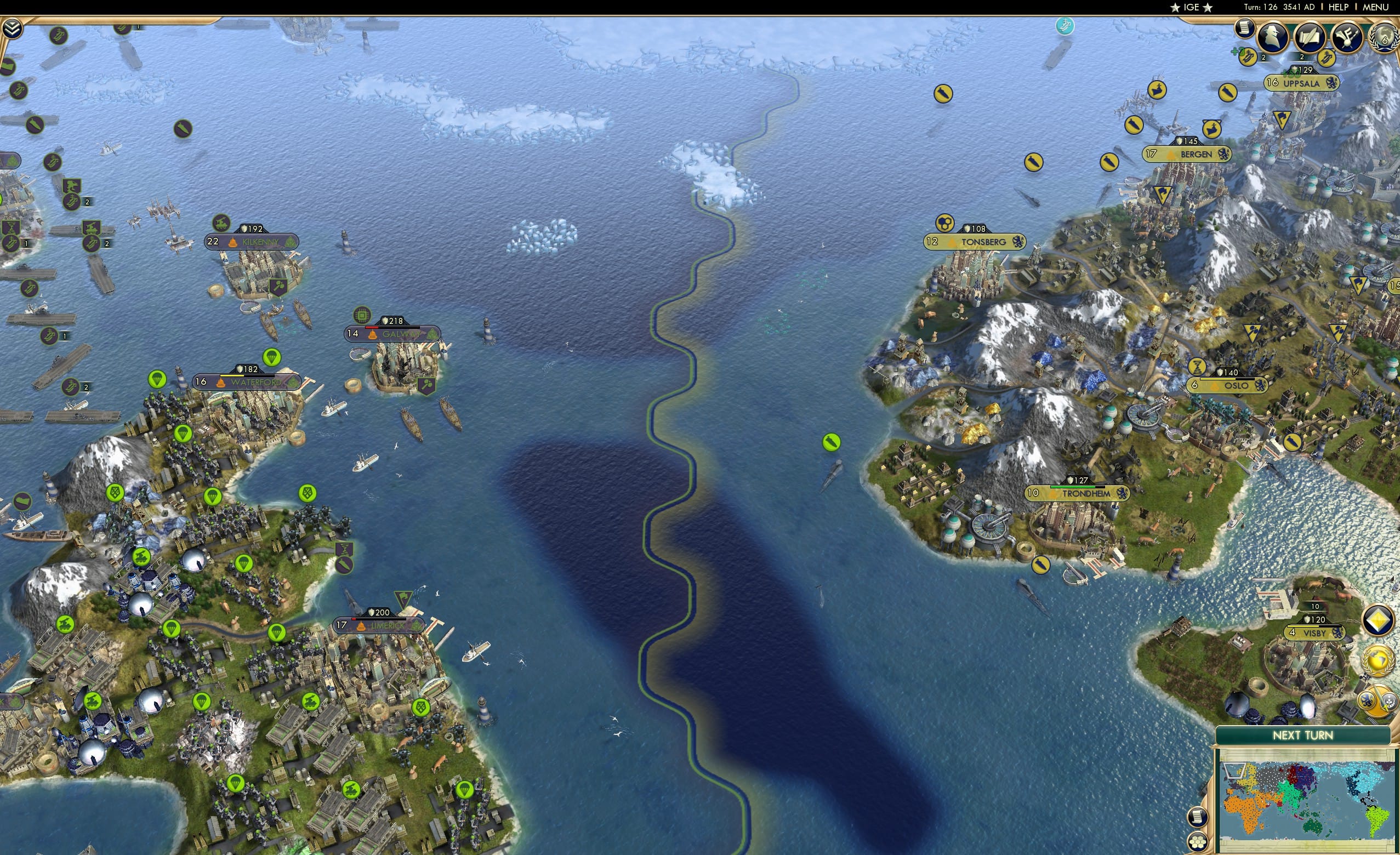Open the Culture overview music-note icon
The height and width of the screenshot is (855, 1400).
coord(1347,36)
